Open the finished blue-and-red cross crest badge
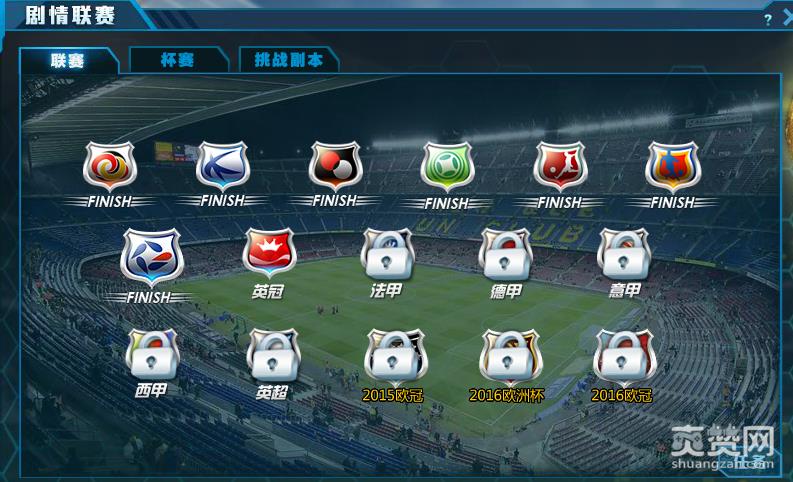The height and width of the screenshot is (482, 793). tap(672, 167)
